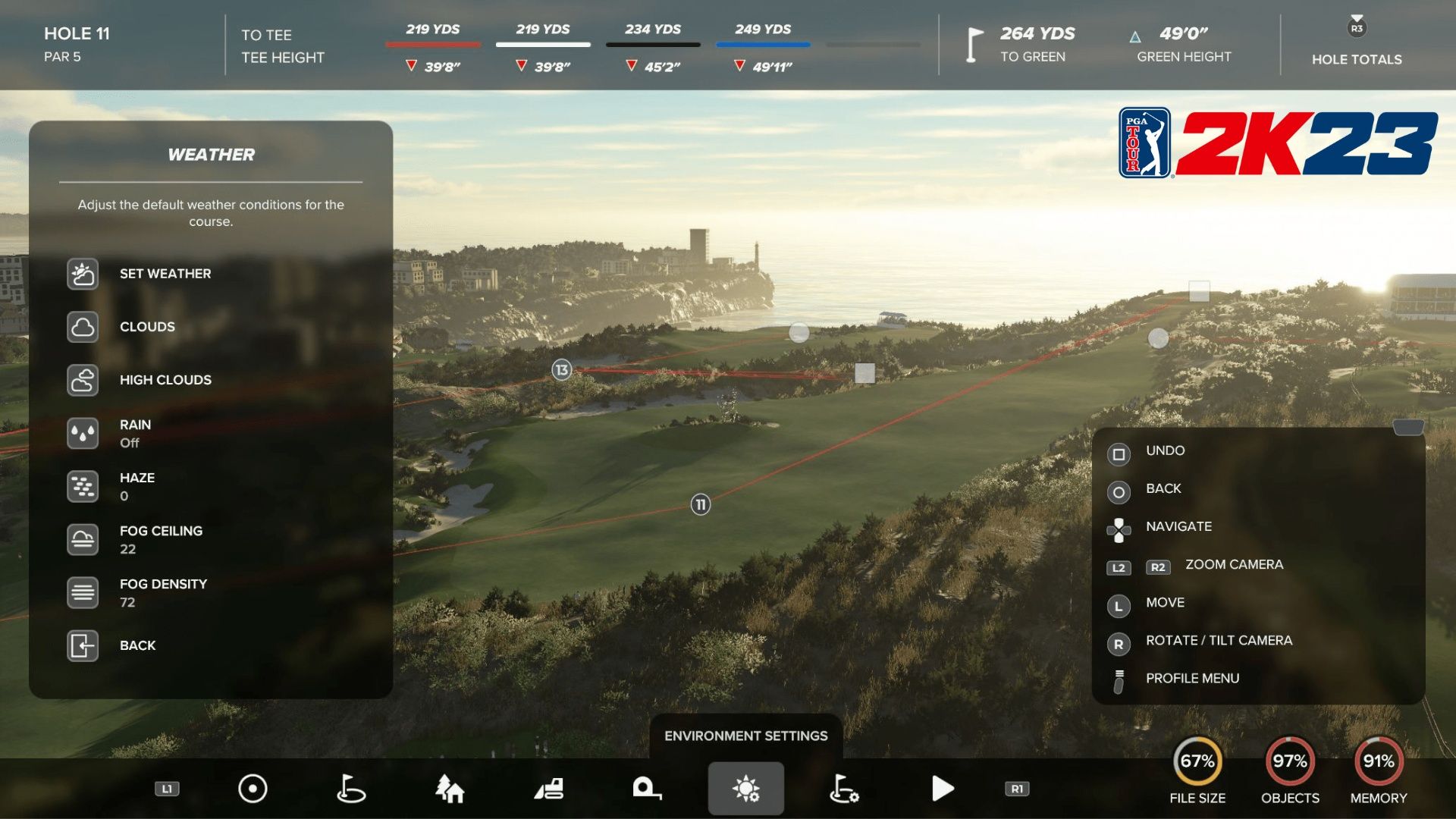
Task: Open the hole settings flag-gear icon
Action: pos(845,788)
